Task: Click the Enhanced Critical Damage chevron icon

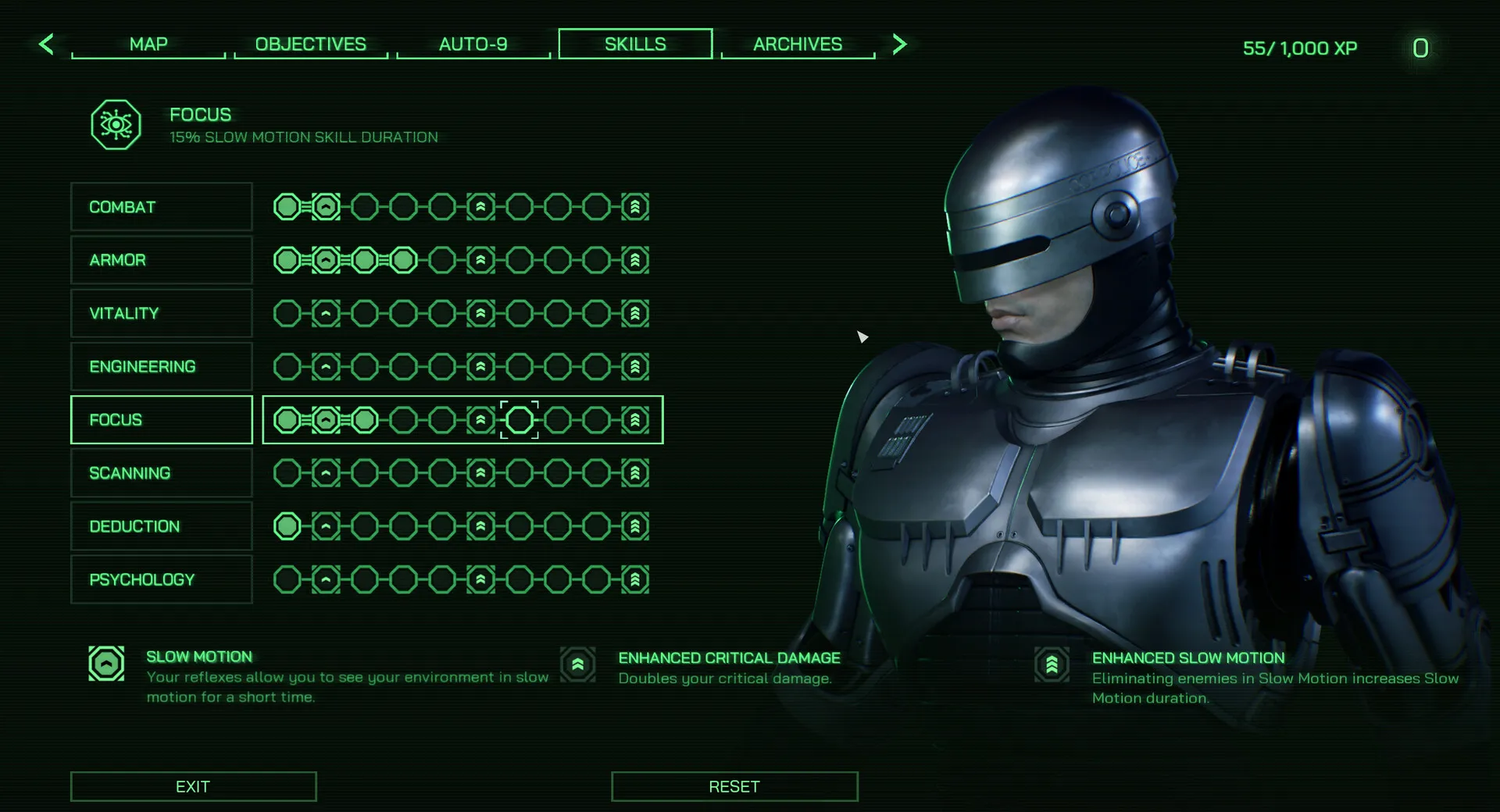Action: [577, 664]
